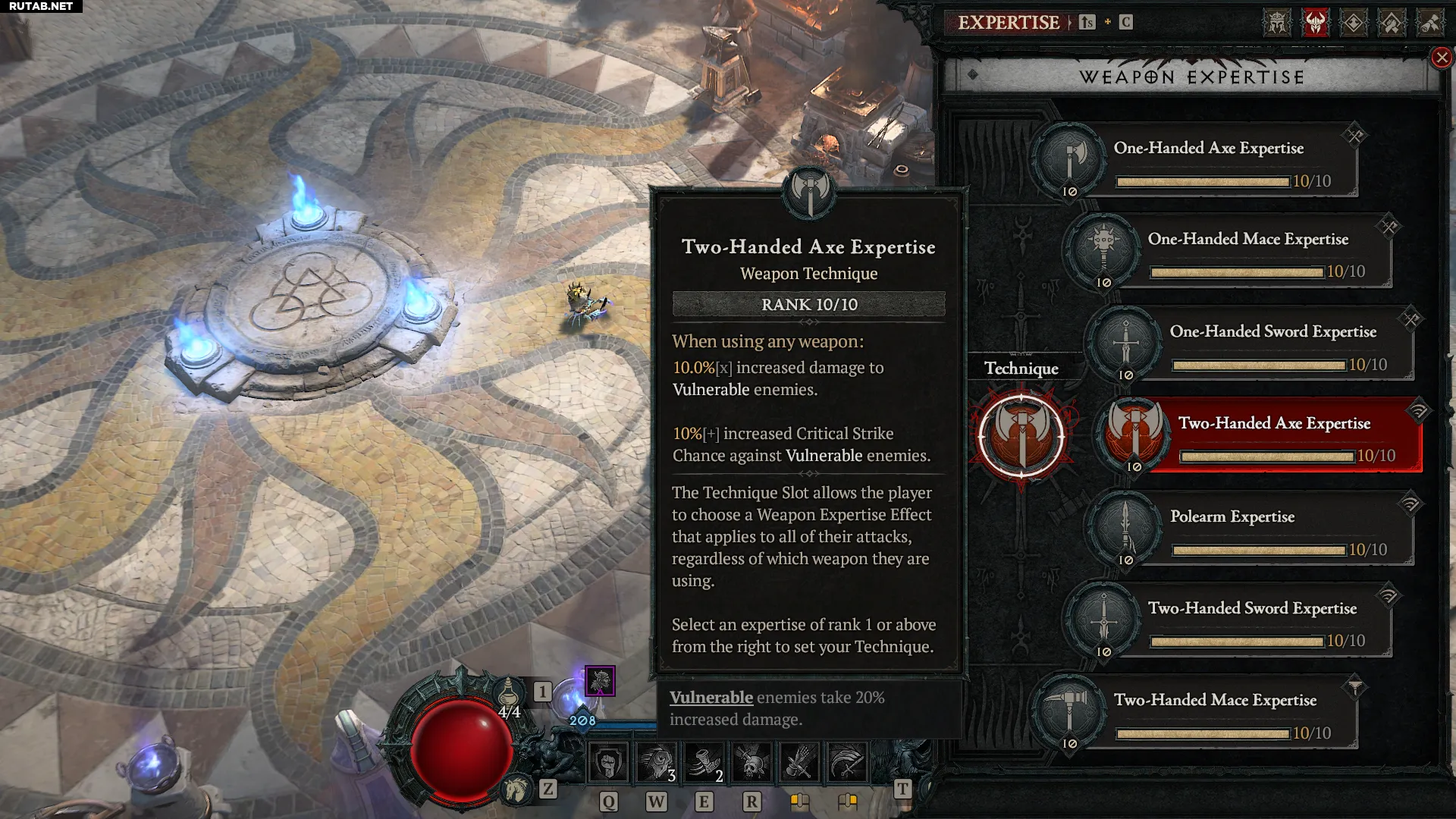Click the circular Technique slot

click(1021, 436)
